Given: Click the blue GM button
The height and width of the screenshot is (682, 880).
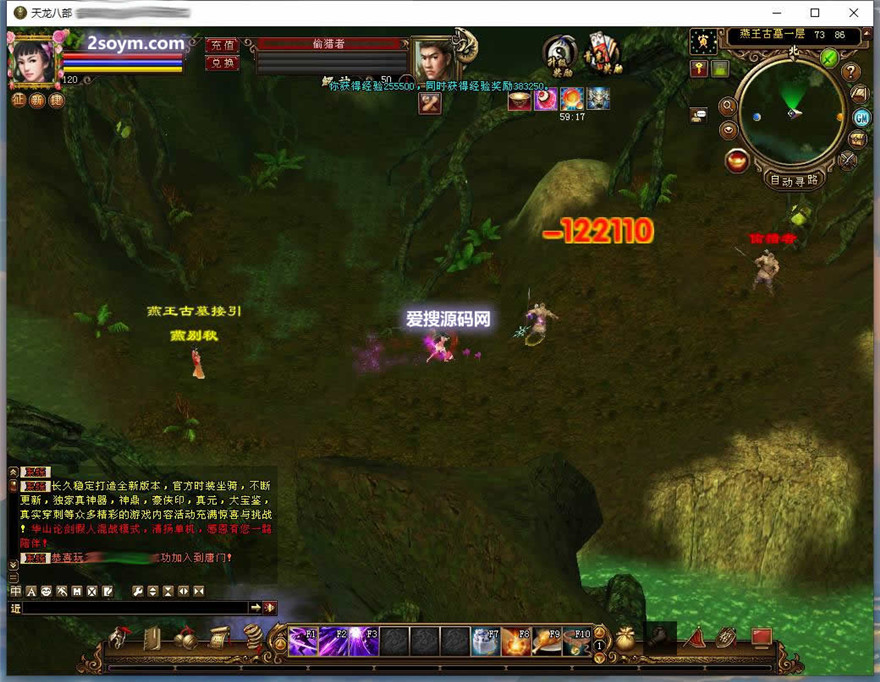Looking at the screenshot, I should click(860, 116).
